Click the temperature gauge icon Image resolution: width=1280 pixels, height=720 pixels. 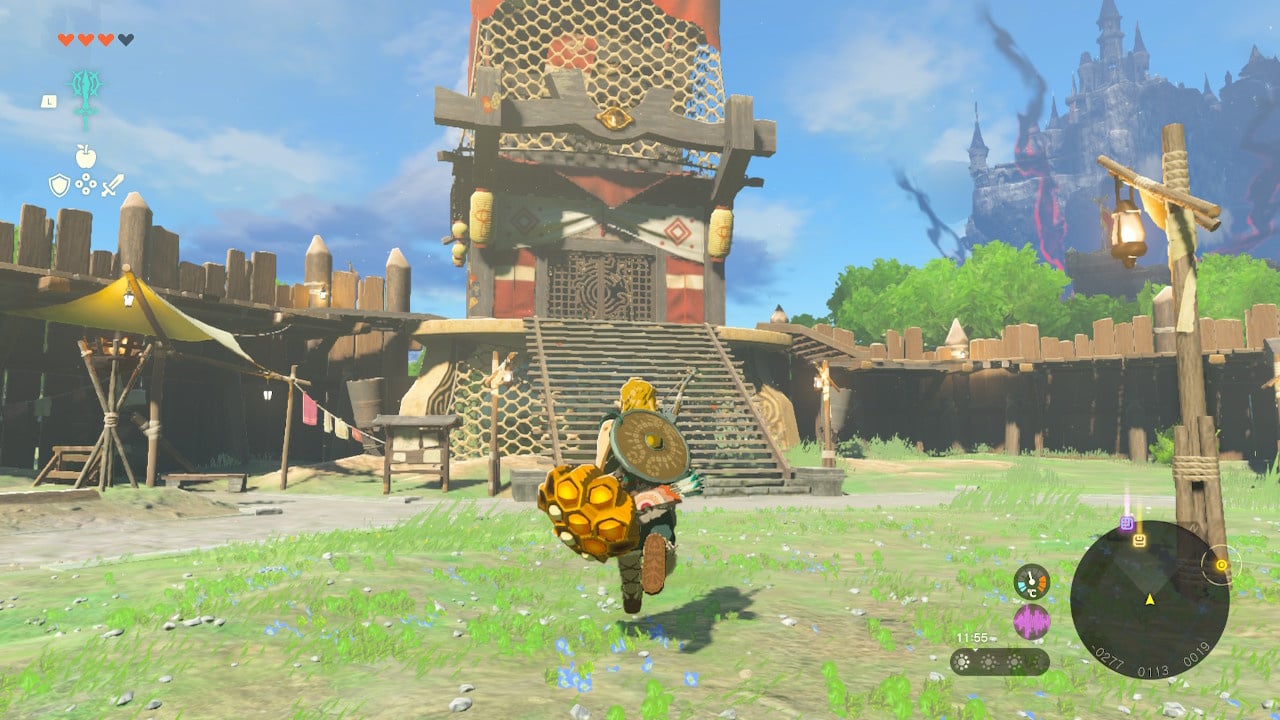click(x=1031, y=582)
